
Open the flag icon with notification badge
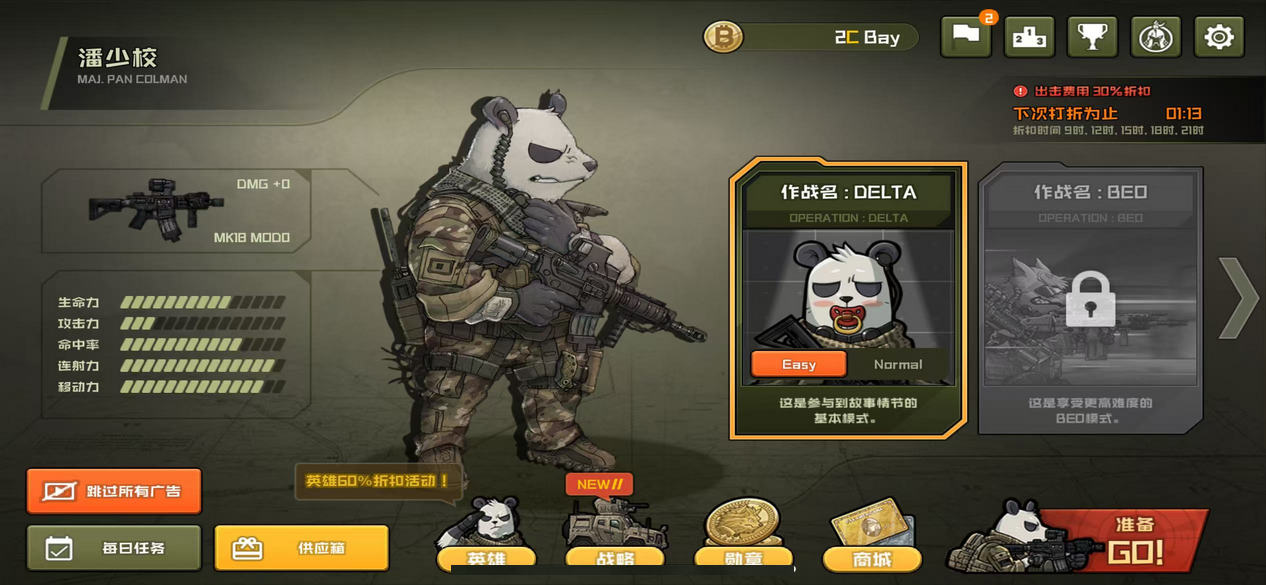[x=966, y=38]
